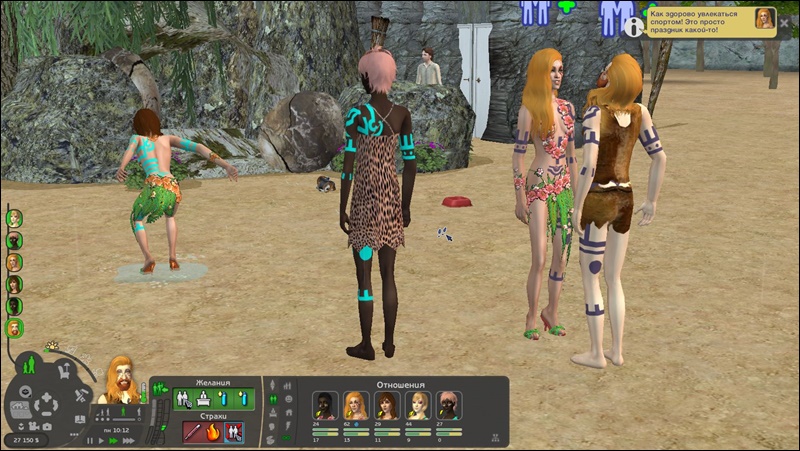Select the first want in Желания panel
The height and width of the screenshot is (451, 800).
[x=185, y=399]
